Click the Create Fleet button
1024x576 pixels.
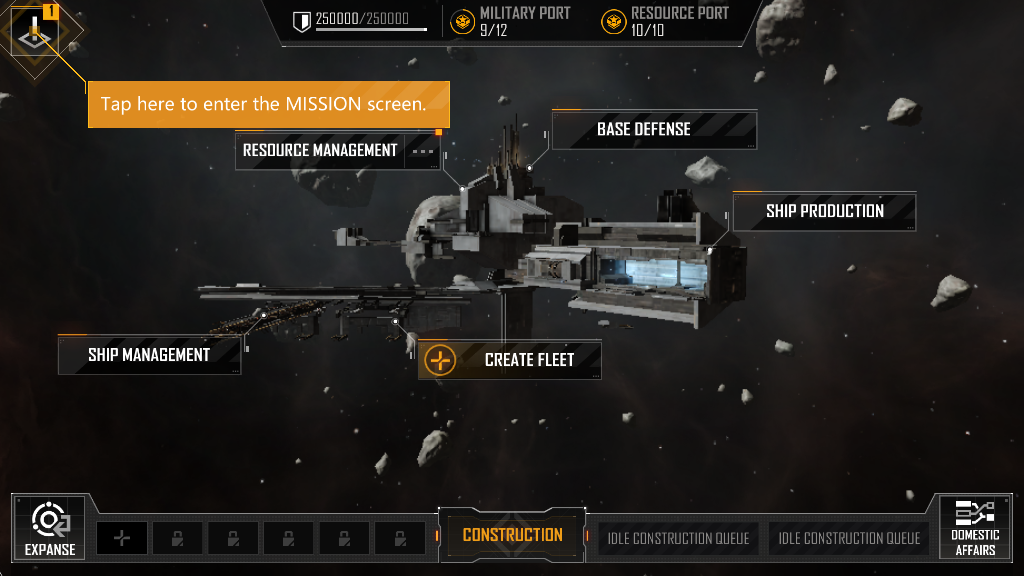510,360
